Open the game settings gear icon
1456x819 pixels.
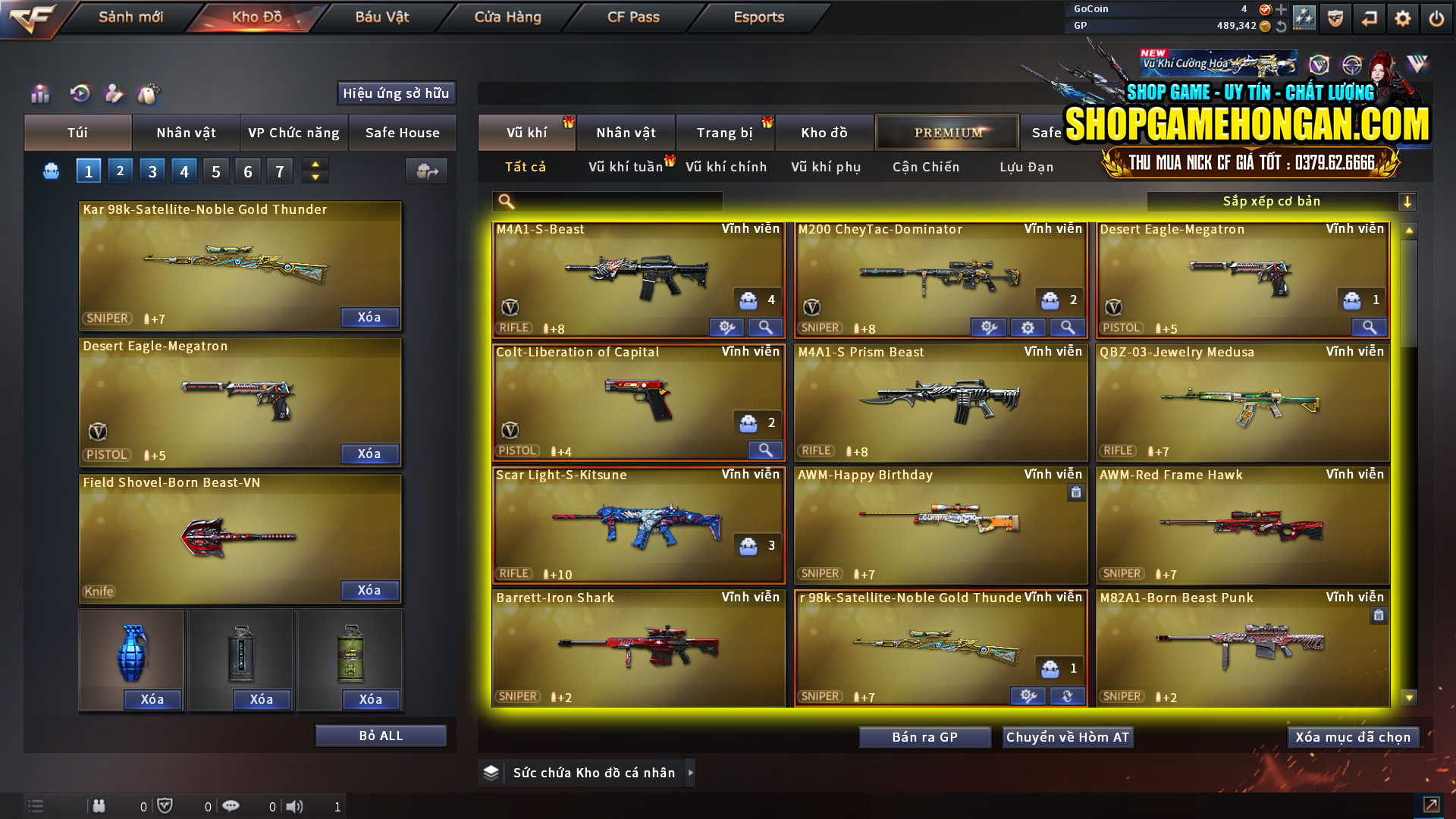[1402, 17]
